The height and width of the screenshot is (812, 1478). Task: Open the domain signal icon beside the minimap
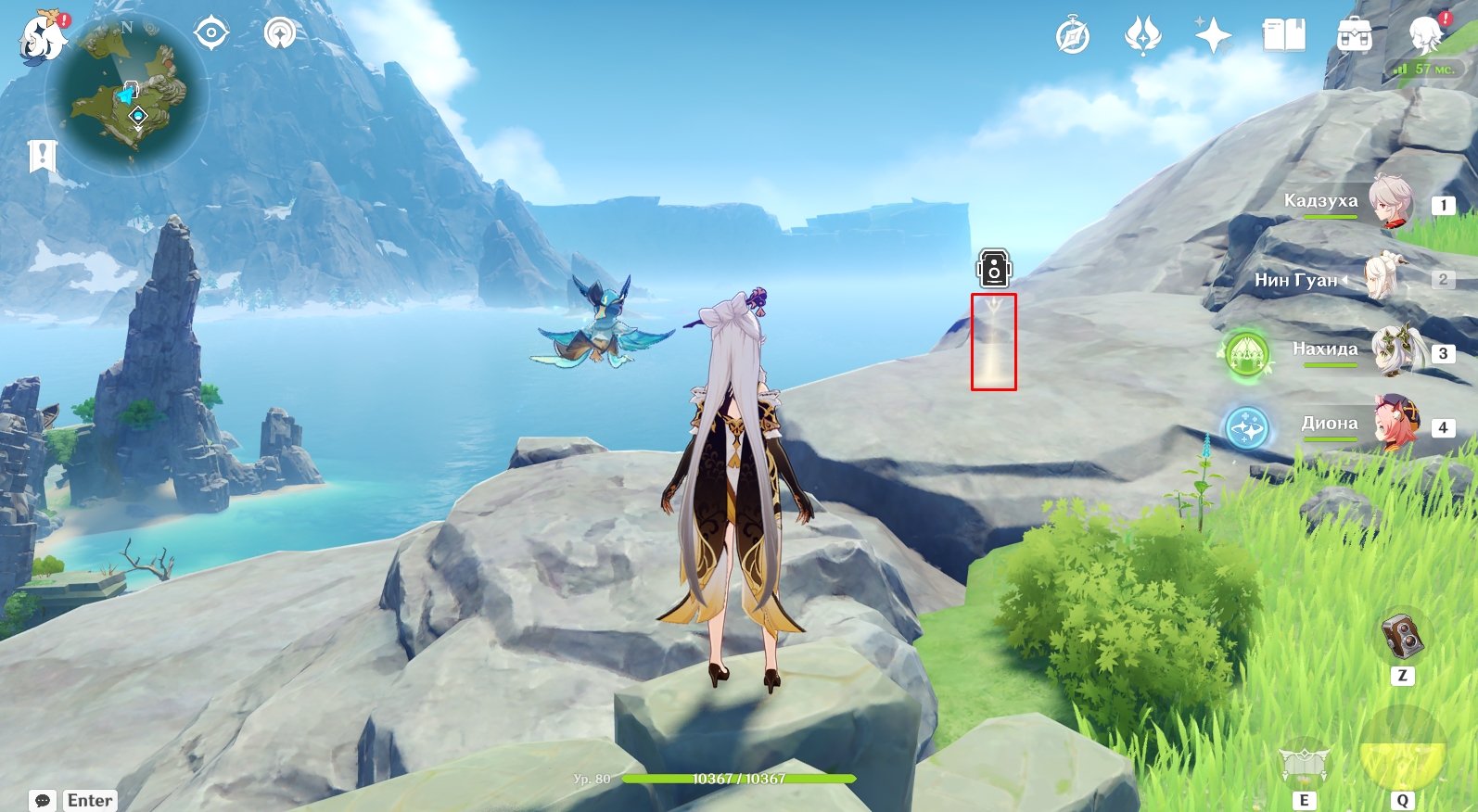pos(280,34)
